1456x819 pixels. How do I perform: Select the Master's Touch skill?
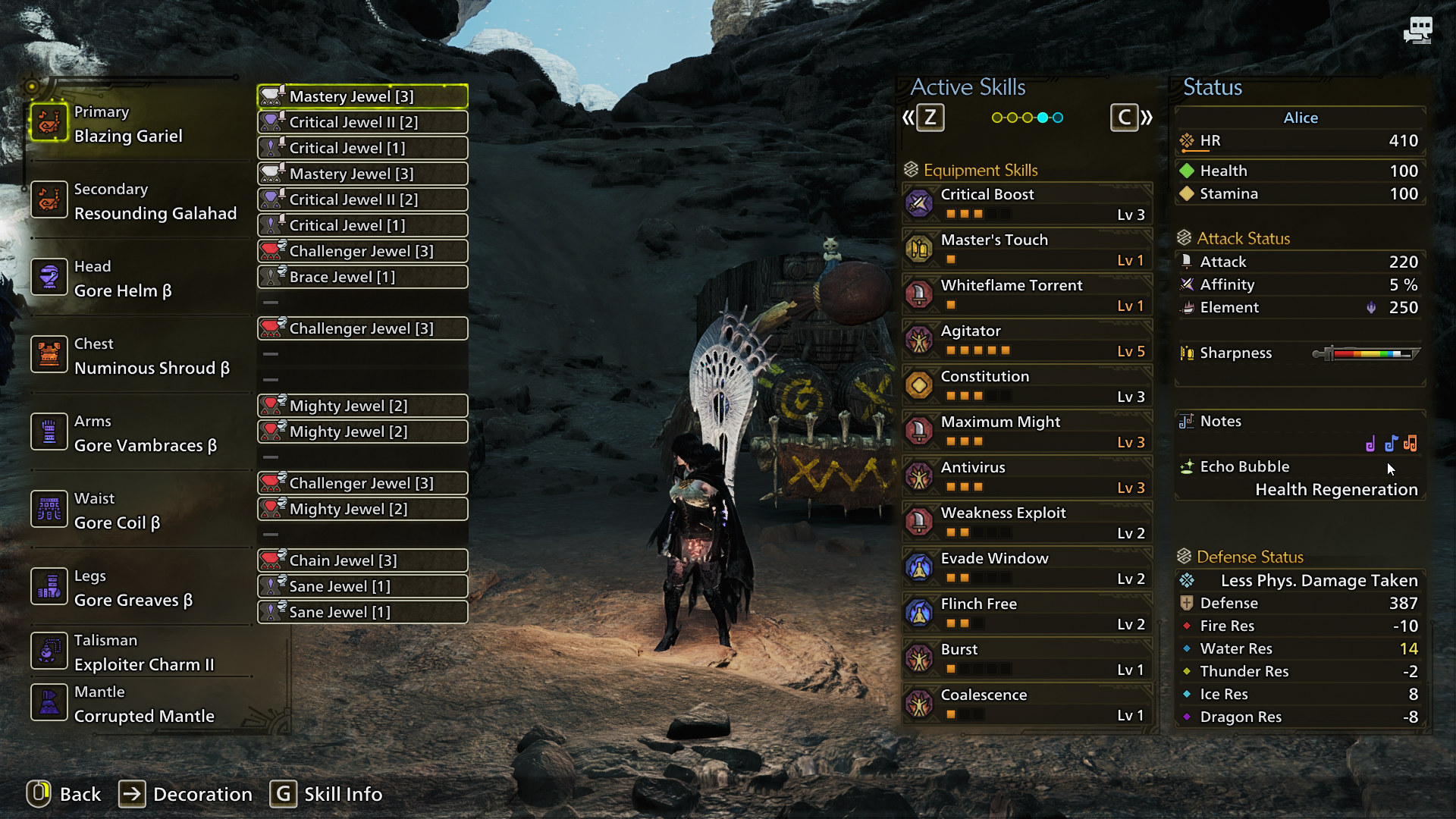pyautogui.click(x=1027, y=249)
